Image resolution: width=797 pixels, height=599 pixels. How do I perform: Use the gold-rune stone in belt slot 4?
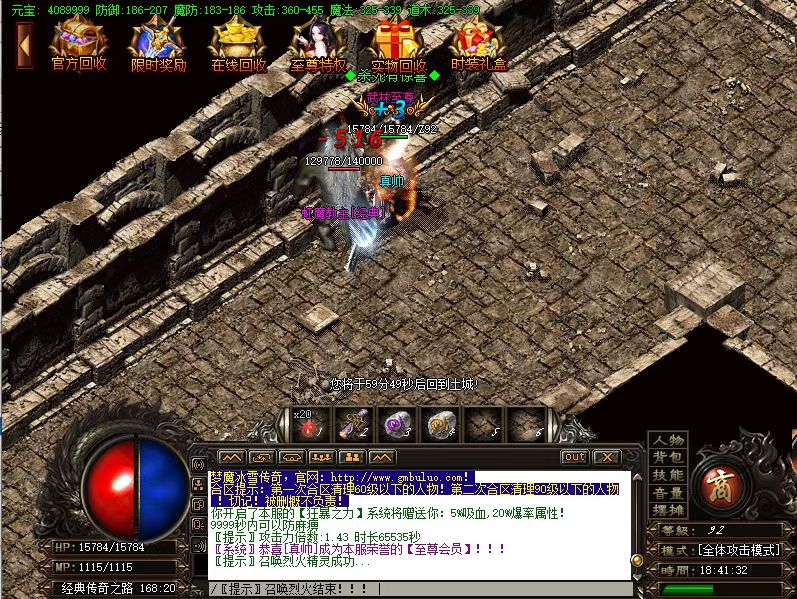coord(439,425)
